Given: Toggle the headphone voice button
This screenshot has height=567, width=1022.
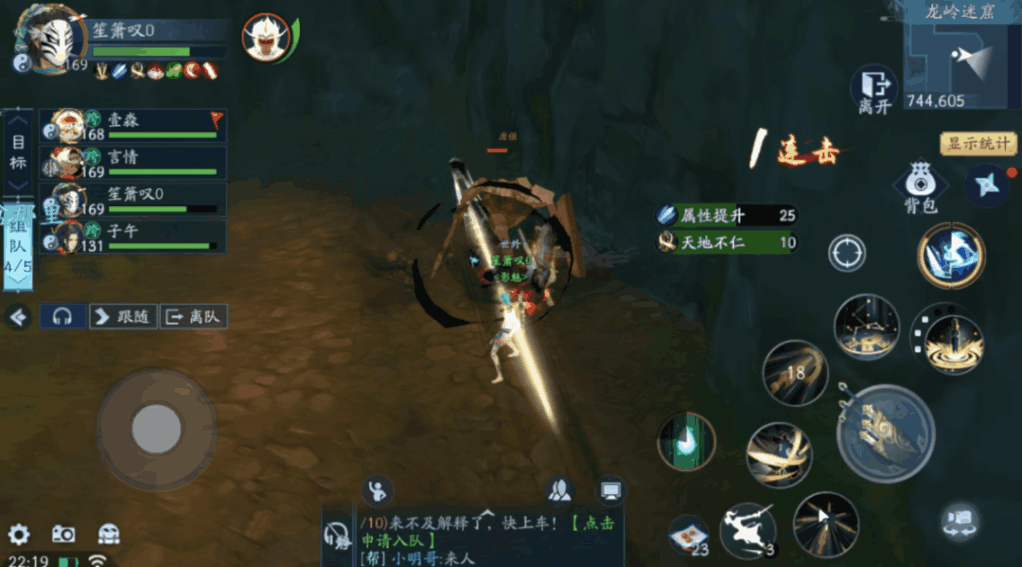Looking at the screenshot, I should [x=63, y=317].
